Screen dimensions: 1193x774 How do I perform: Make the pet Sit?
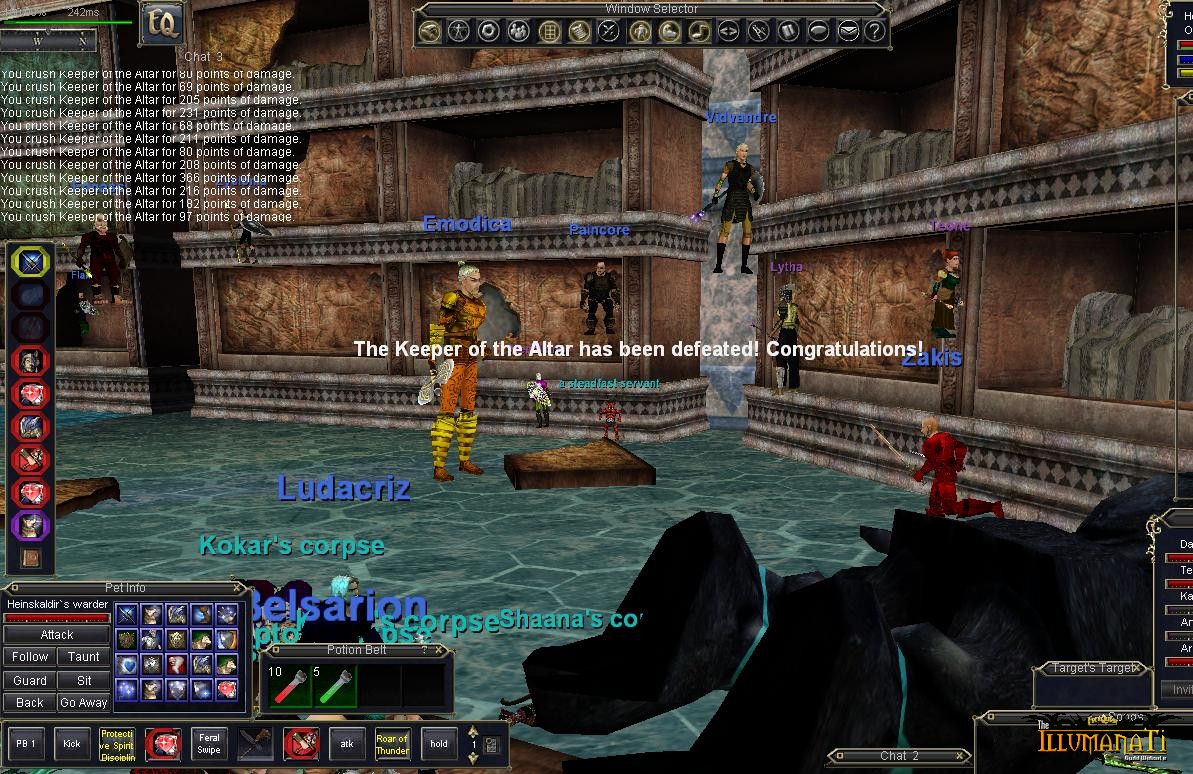pyautogui.click(x=84, y=680)
